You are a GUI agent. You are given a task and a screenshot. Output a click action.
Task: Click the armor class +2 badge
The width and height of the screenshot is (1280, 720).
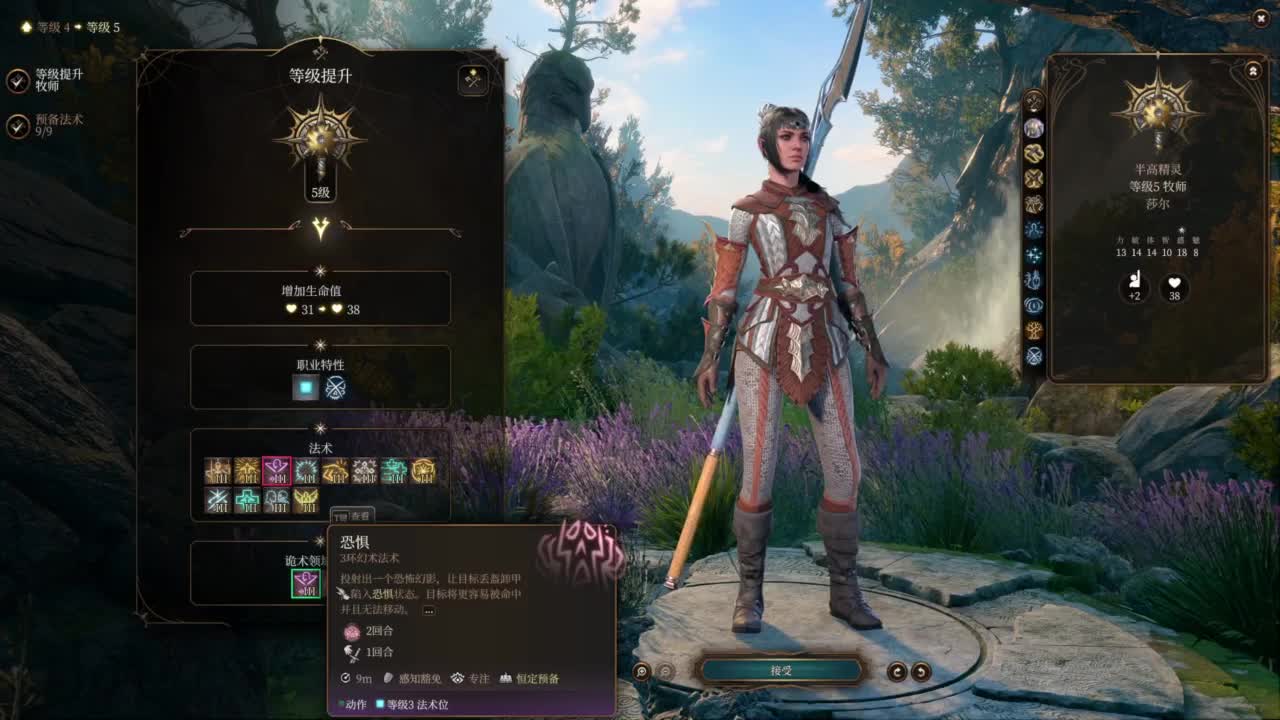(x=1134, y=289)
